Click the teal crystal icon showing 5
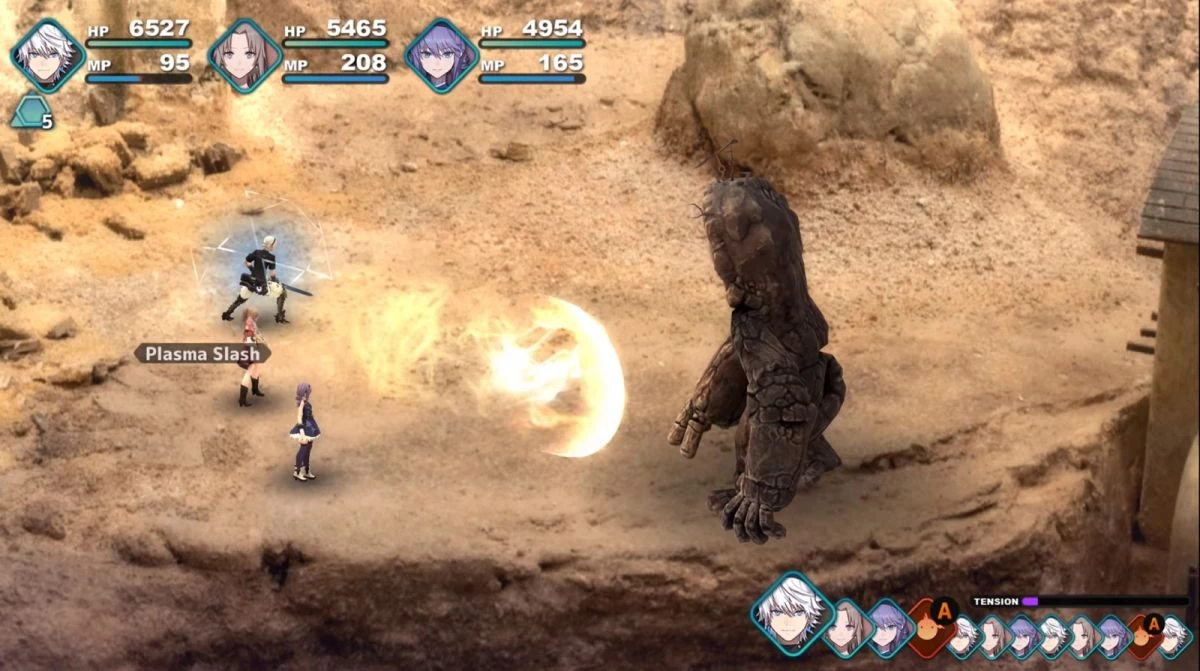The width and height of the screenshot is (1200, 671). pyautogui.click(x=30, y=111)
